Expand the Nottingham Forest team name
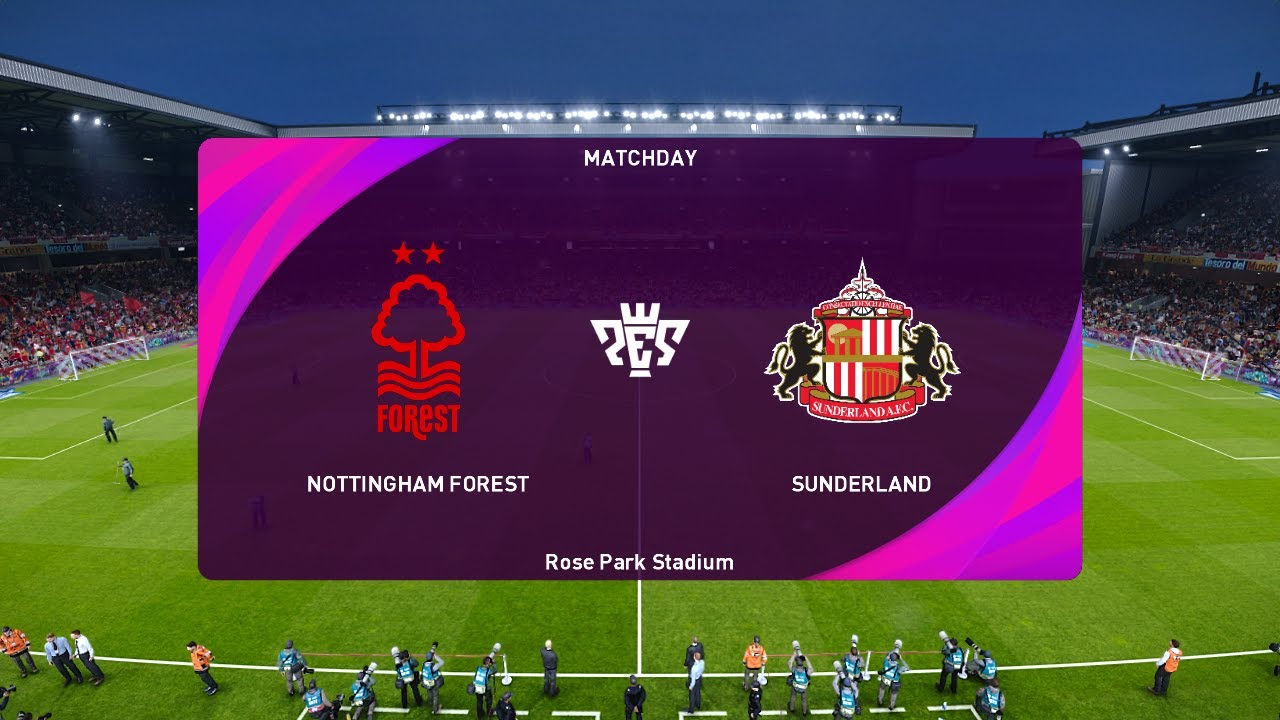The width and height of the screenshot is (1280, 720). click(x=416, y=484)
